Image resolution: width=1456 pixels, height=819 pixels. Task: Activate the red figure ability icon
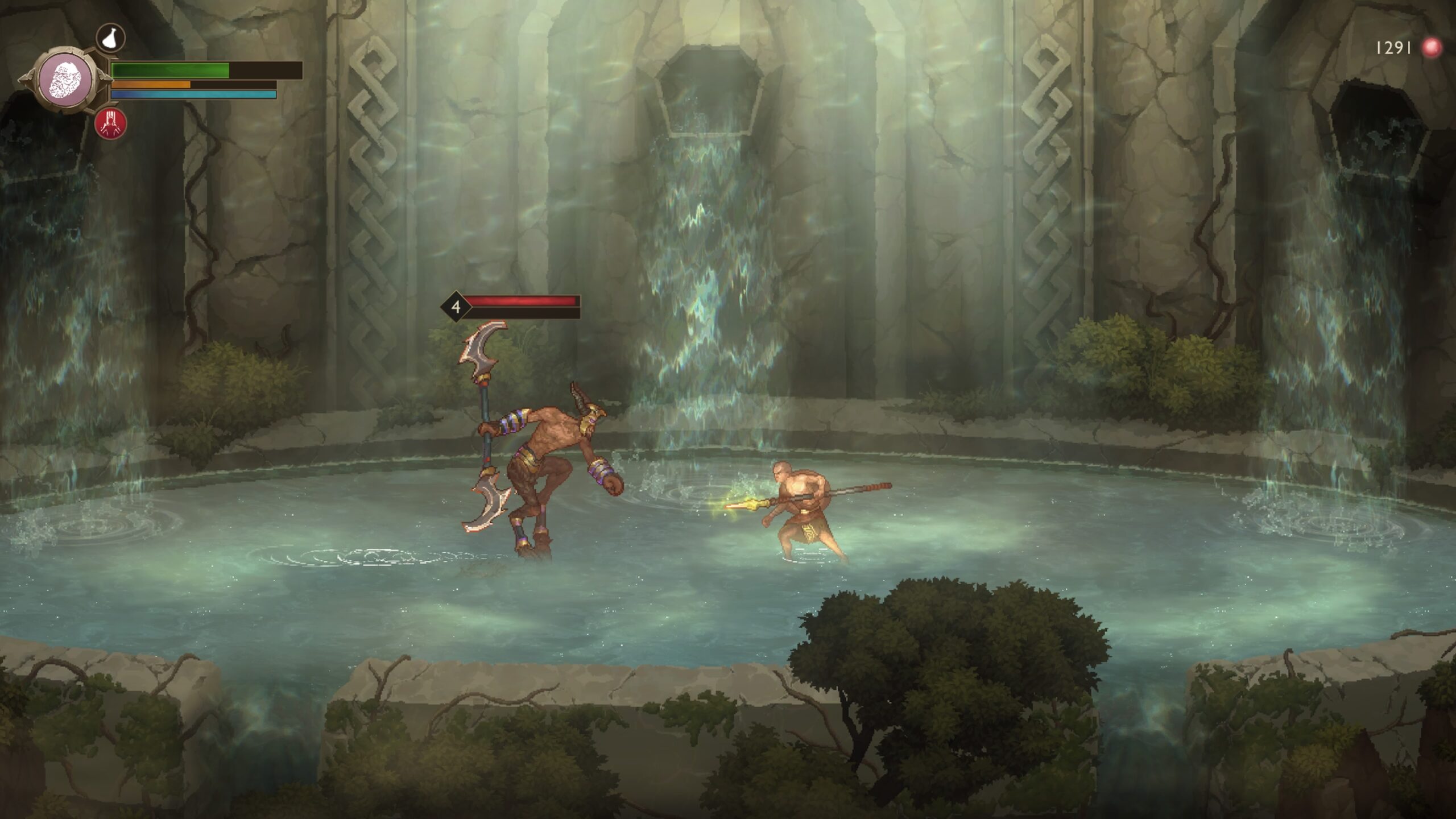click(111, 123)
